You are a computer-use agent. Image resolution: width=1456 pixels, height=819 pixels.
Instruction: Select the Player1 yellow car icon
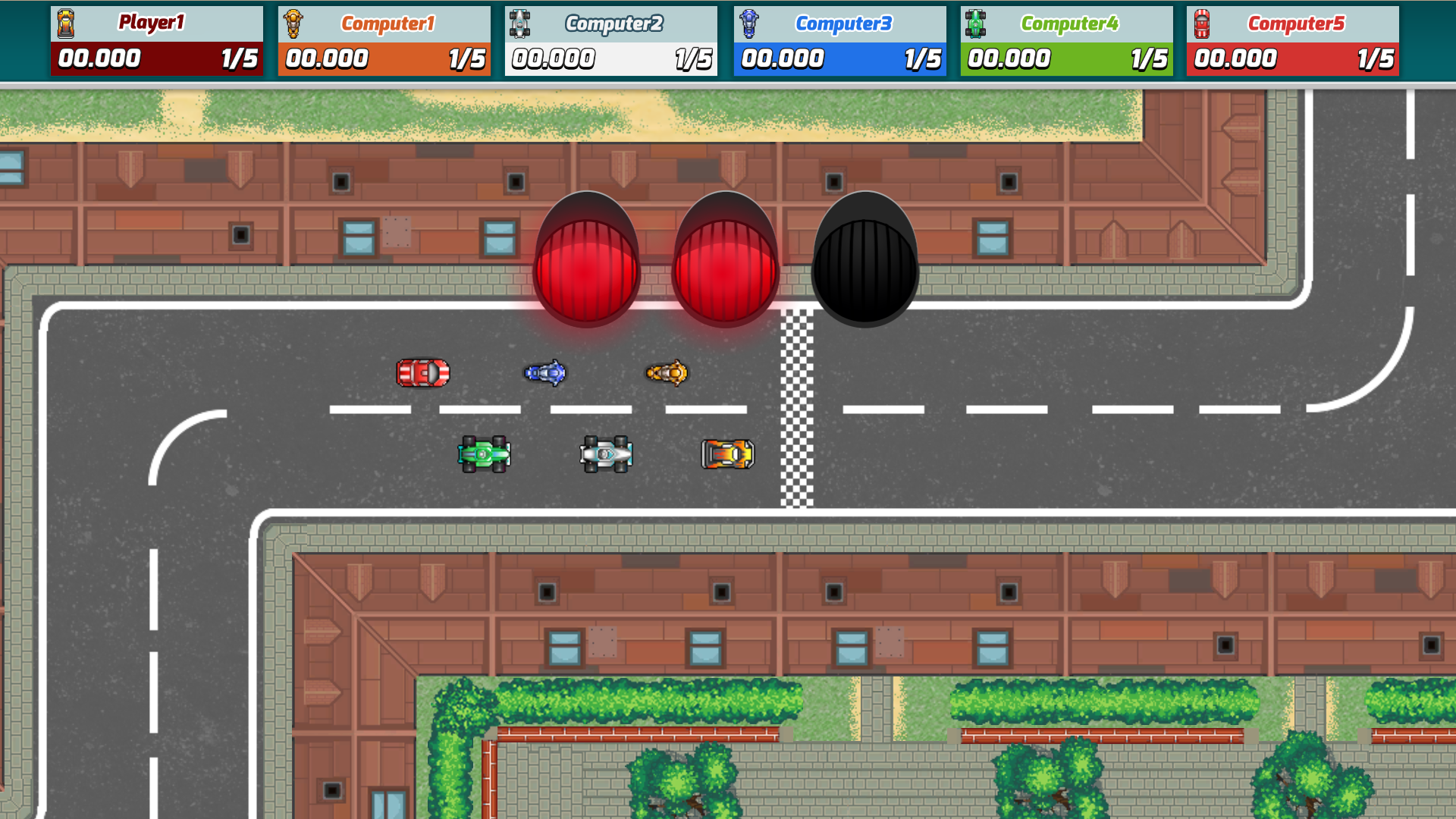click(x=67, y=22)
